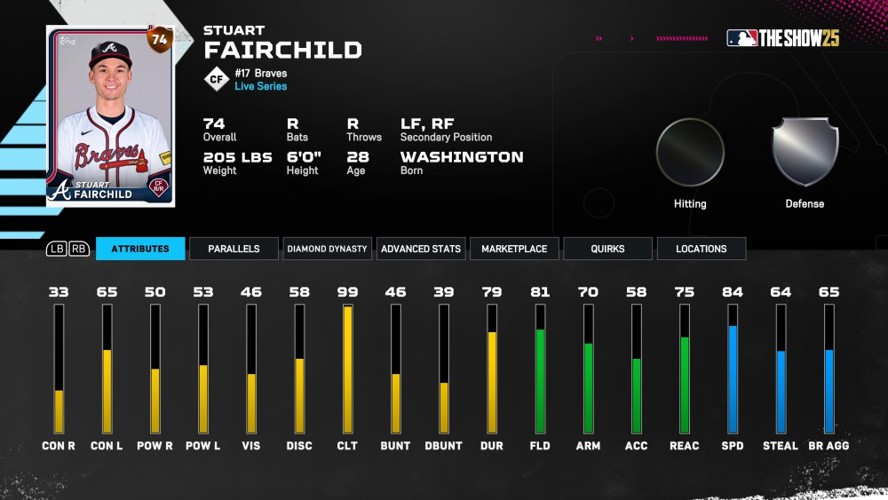
Task: Switch to the Parallels tab
Action: click(234, 249)
